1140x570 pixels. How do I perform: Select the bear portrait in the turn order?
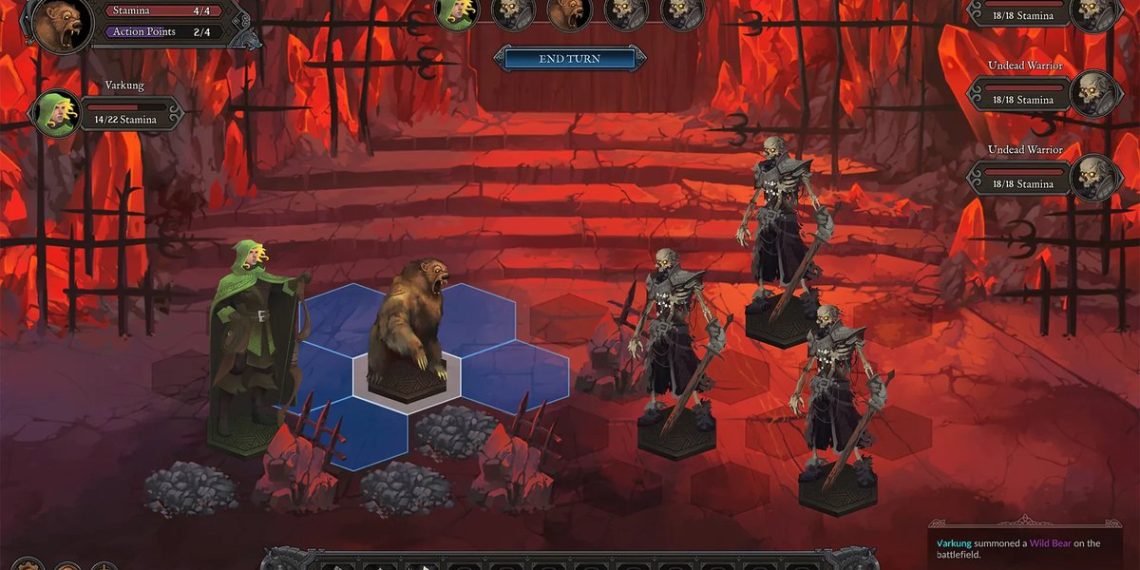569,12
